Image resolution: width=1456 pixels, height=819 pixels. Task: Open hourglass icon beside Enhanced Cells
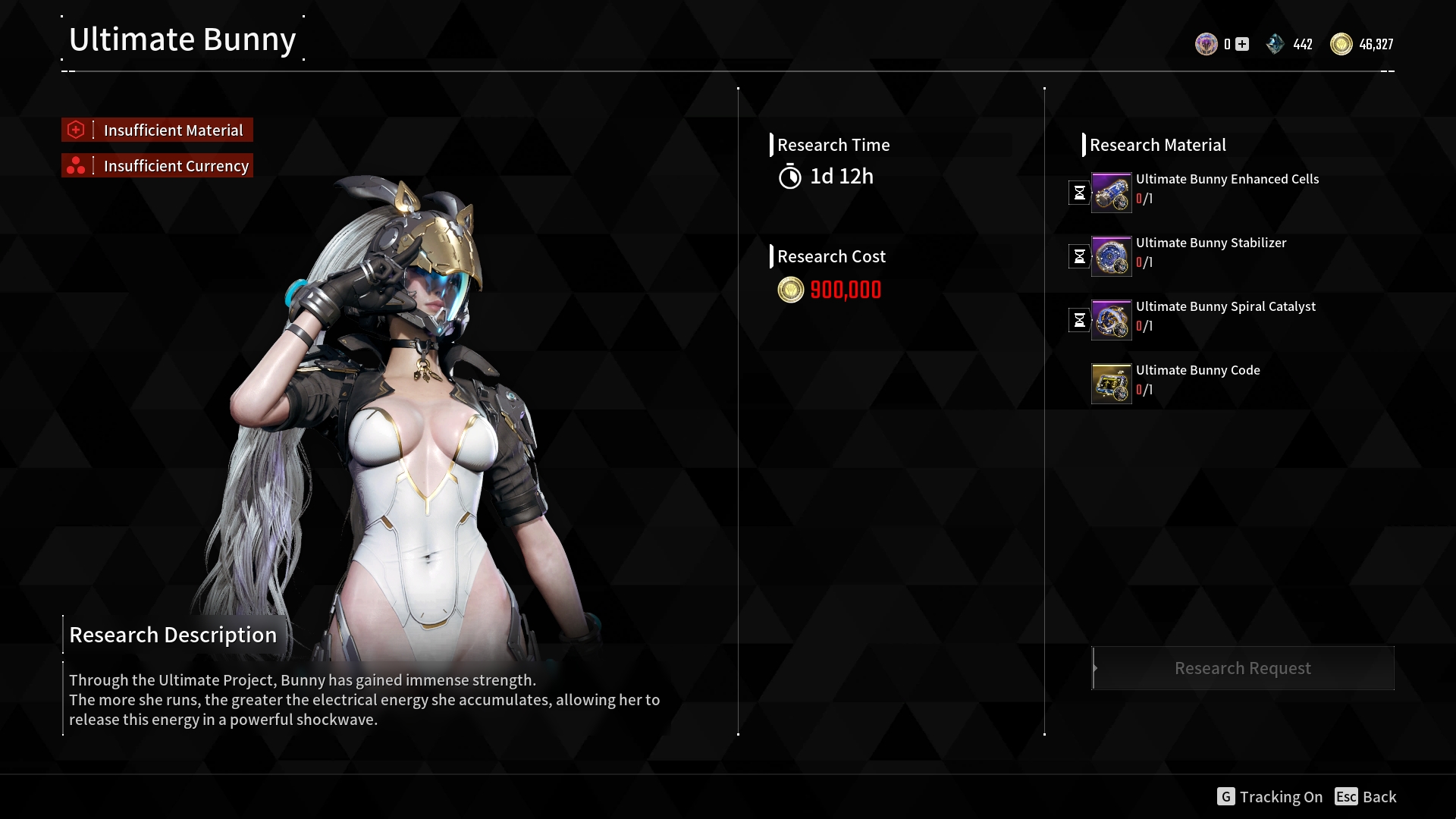1079,193
